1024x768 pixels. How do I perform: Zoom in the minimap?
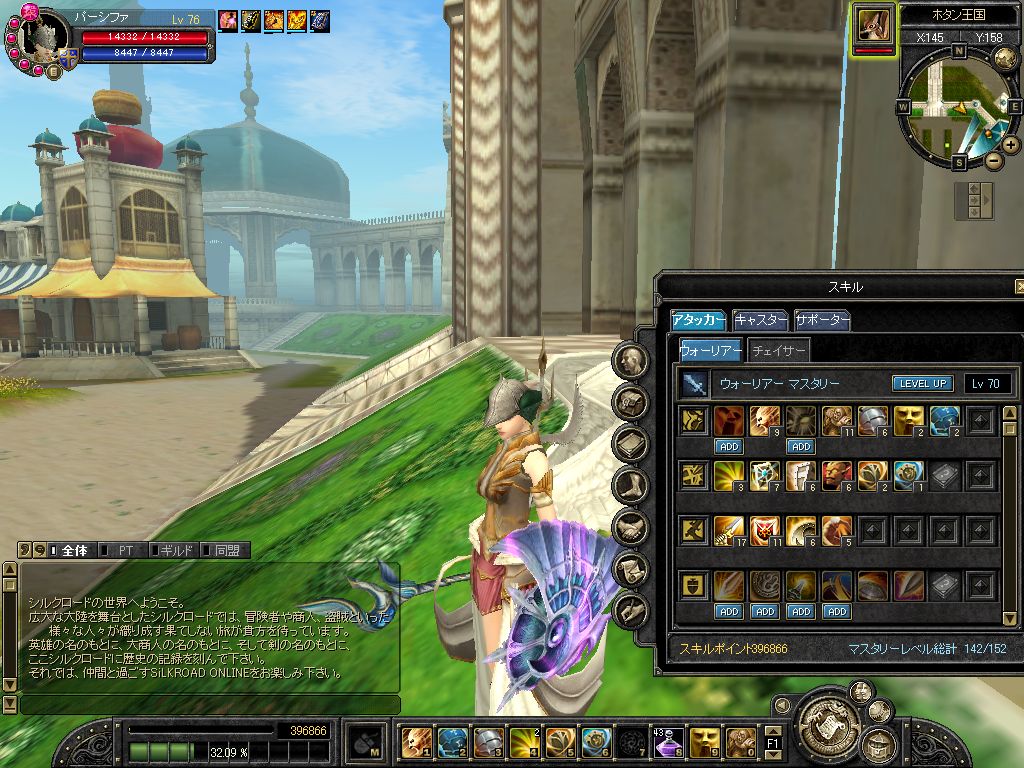click(1011, 145)
